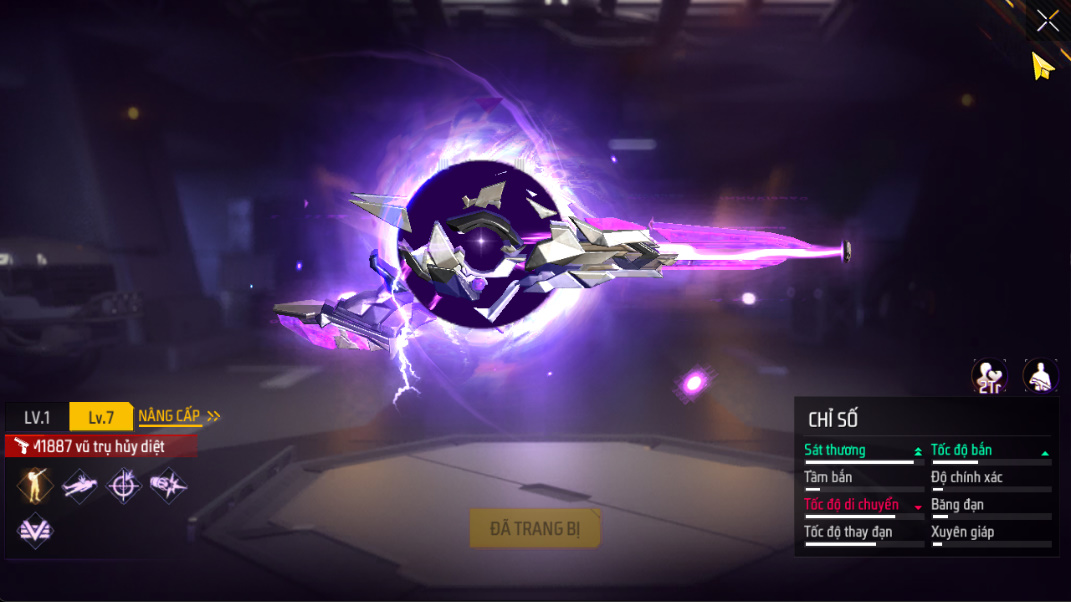This screenshot has width=1071, height=602.
Task: Select the glowing shooting pose effect icon
Action: tap(36, 485)
